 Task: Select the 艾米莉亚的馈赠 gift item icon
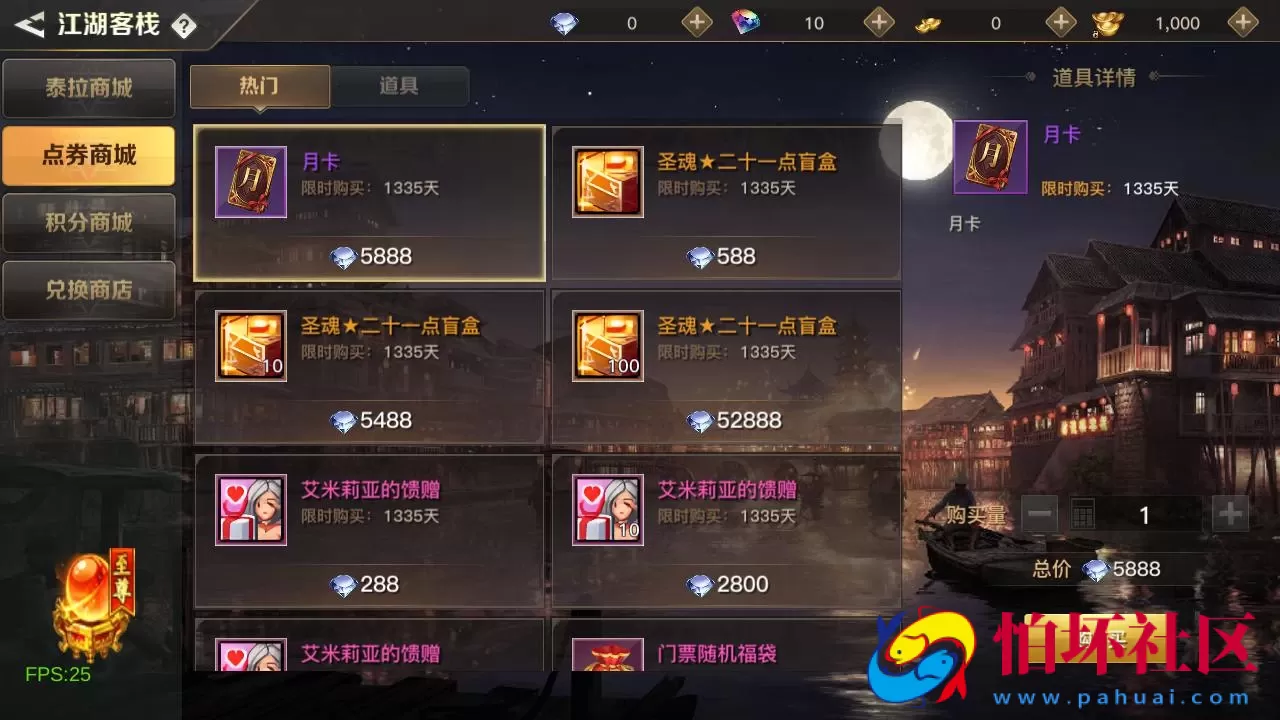(x=250, y=511)
